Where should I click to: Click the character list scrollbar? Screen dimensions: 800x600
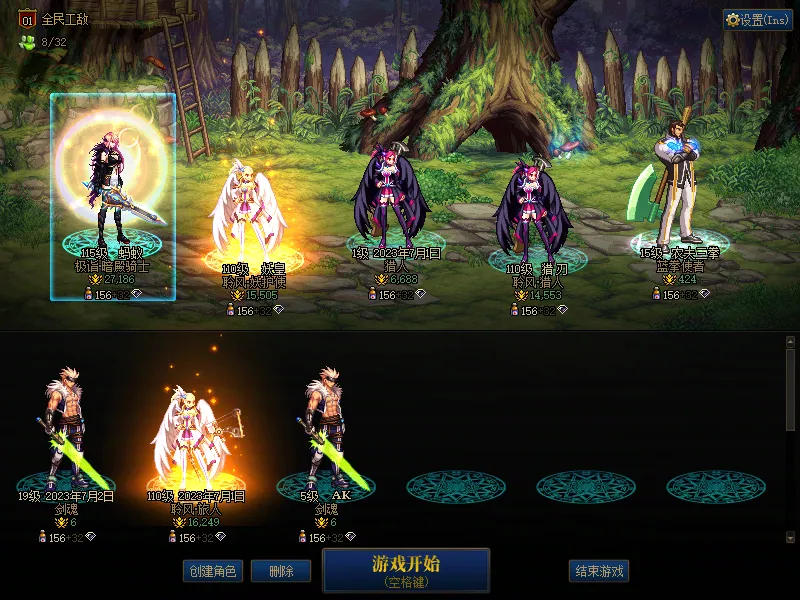pos(790,390)
